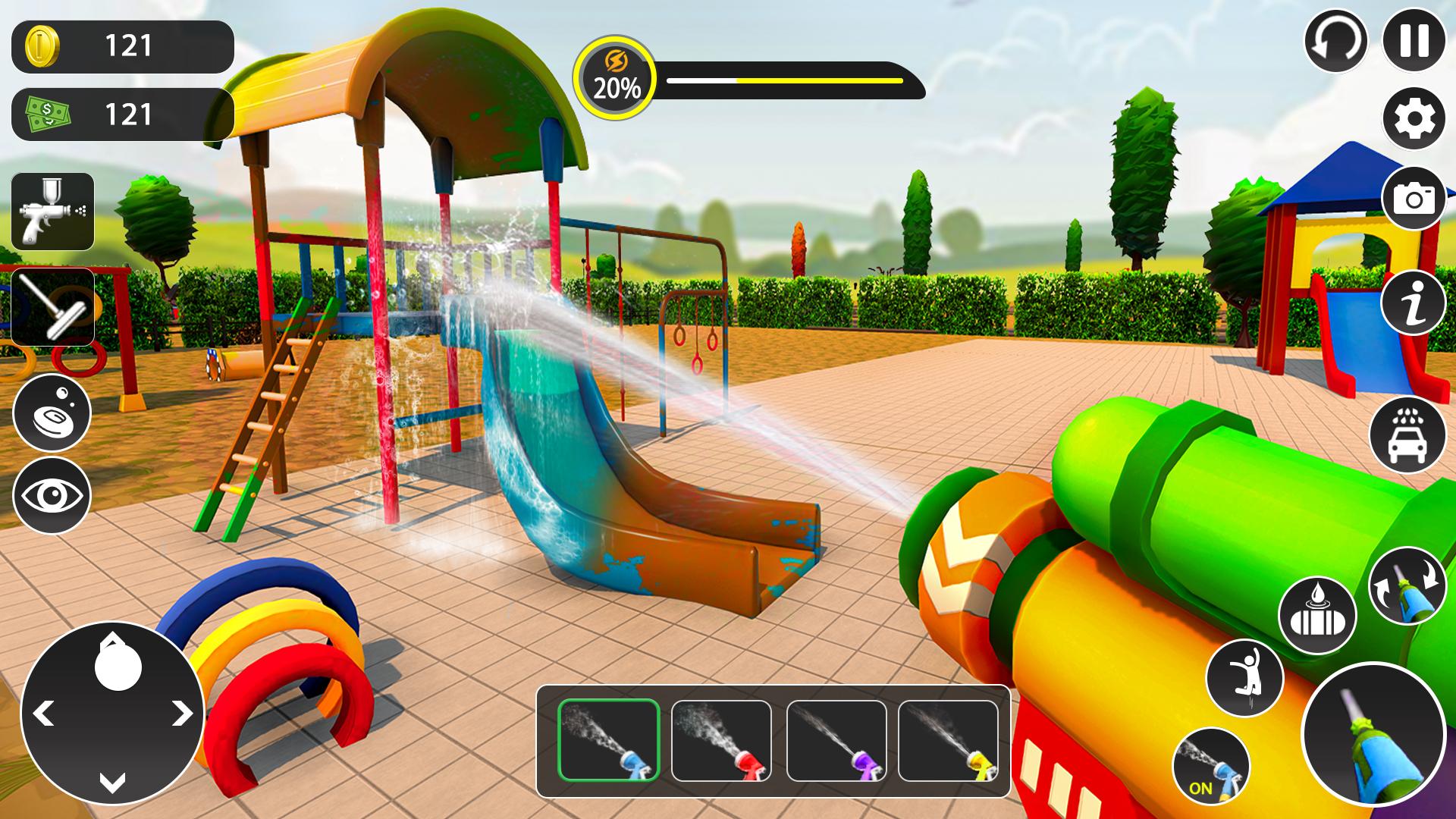Viewport: 1456px width, 819px height.
Task: Take a screenshot with the camera button
Action: coord(1414,198)
